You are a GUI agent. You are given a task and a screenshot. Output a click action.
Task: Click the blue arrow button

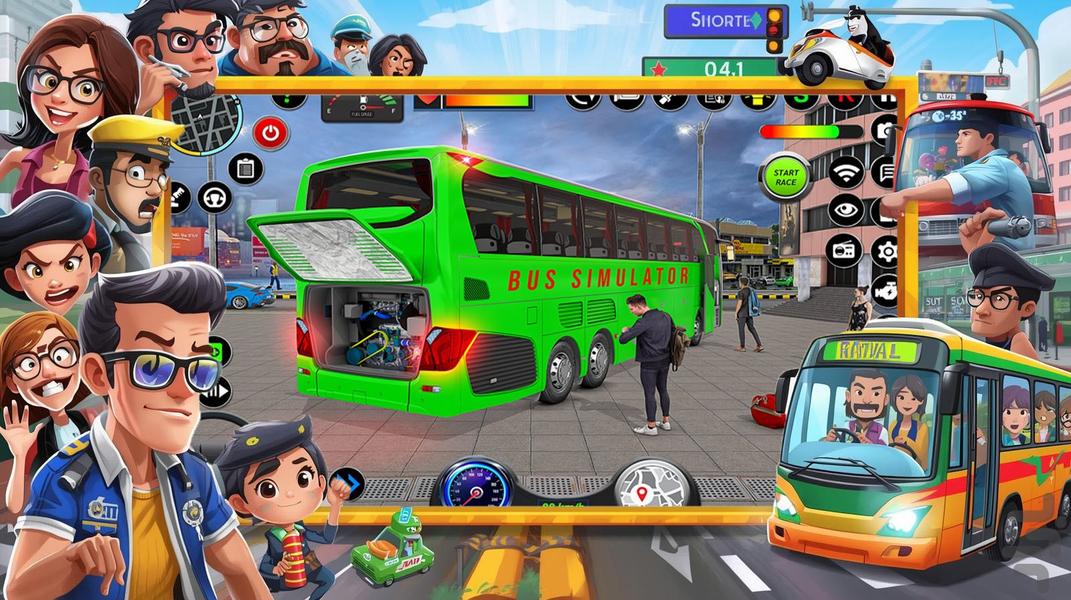point(346,485)
